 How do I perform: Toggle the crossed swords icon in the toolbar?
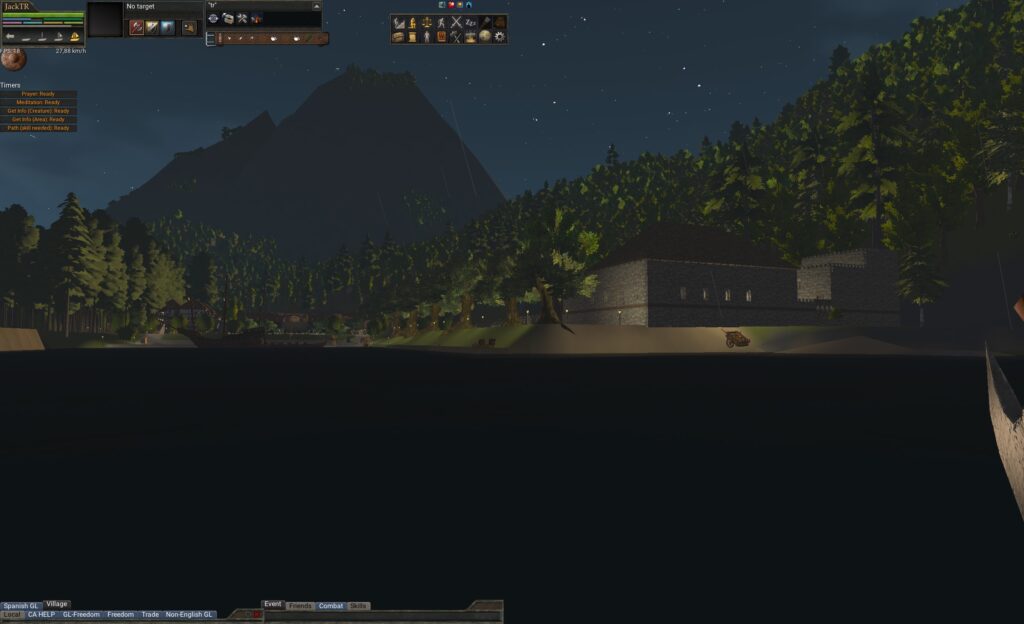tap(456, 22)
